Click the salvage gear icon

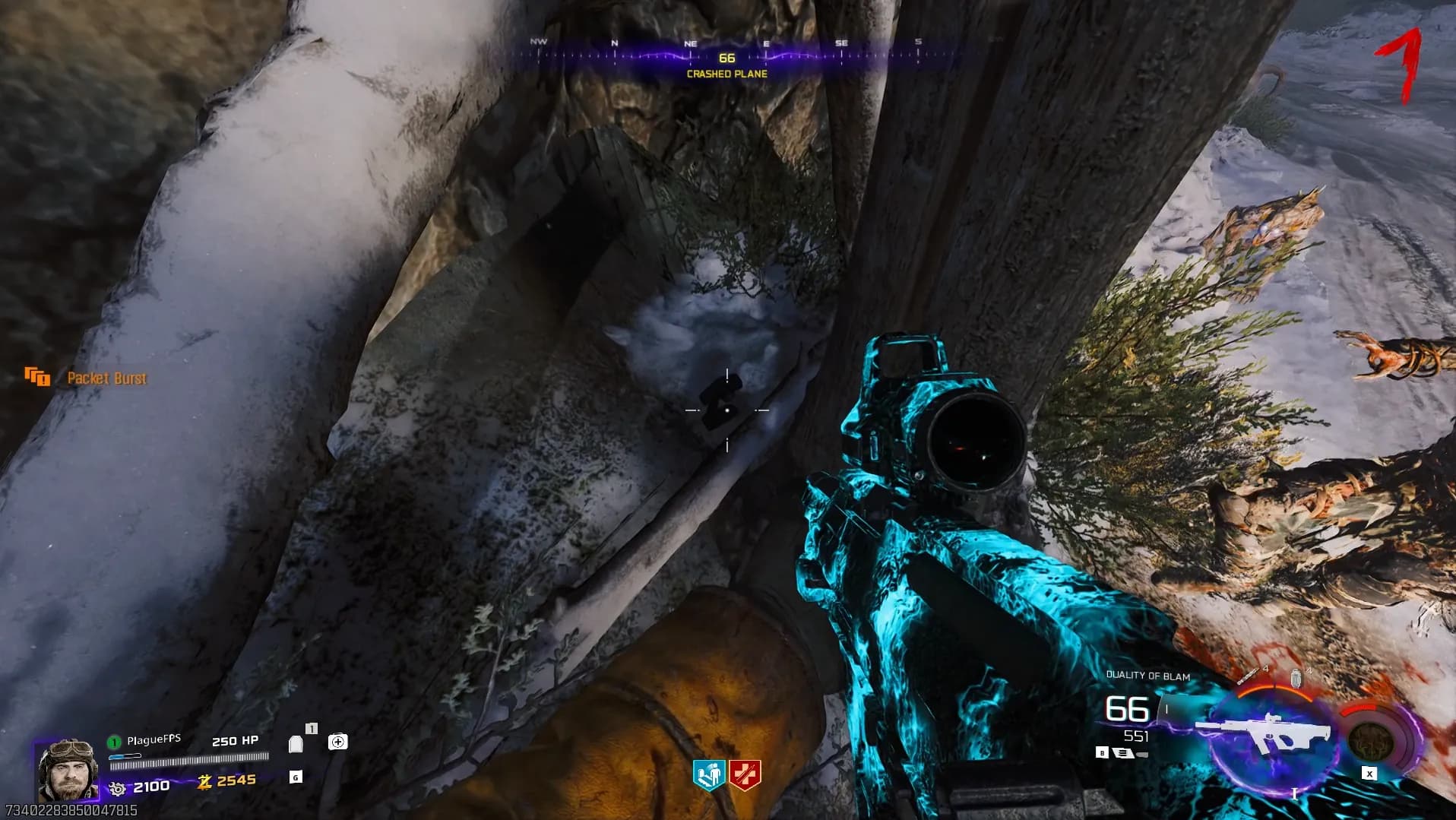(x=117, y=788)
